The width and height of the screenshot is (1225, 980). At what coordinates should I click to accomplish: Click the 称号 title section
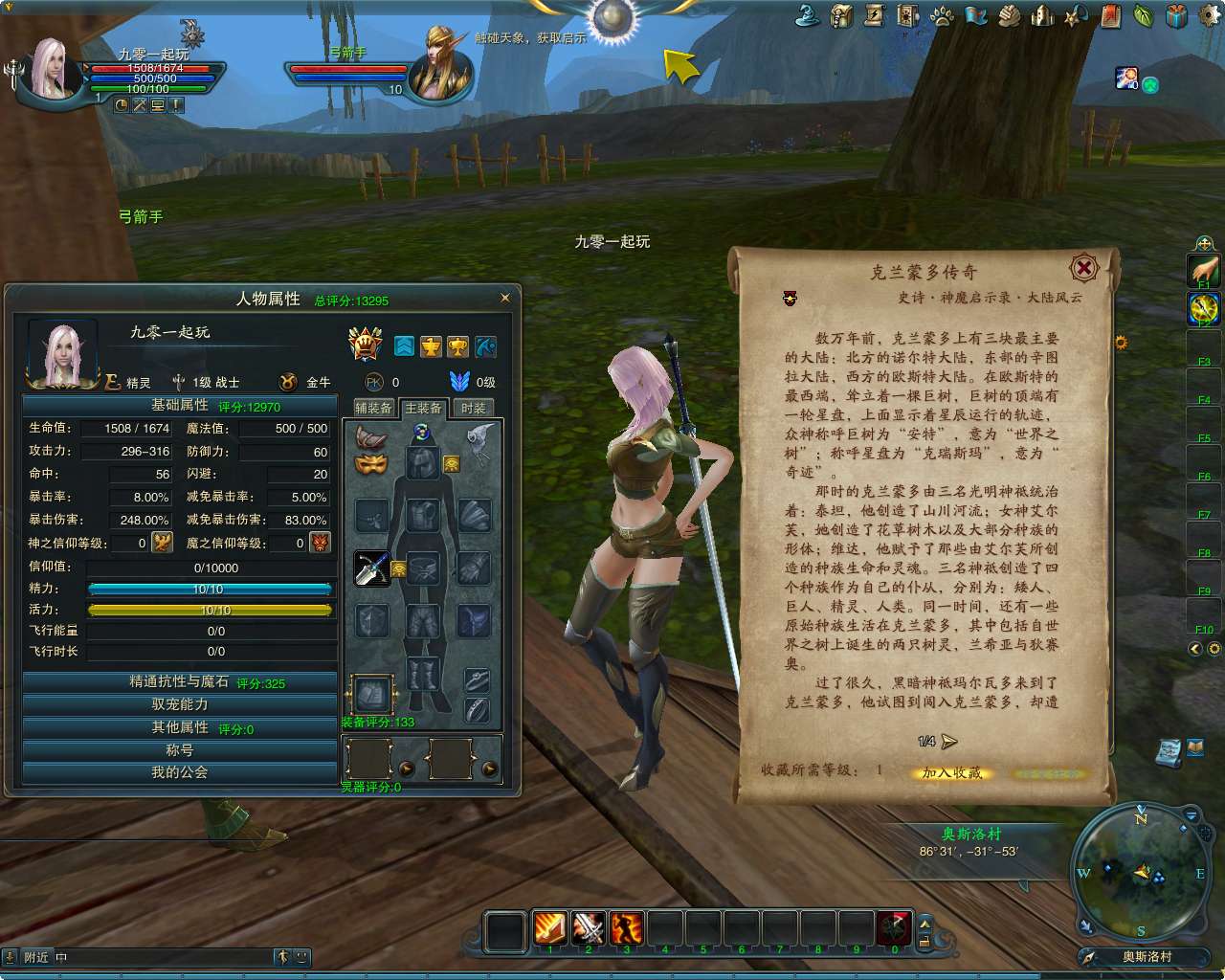178,750
